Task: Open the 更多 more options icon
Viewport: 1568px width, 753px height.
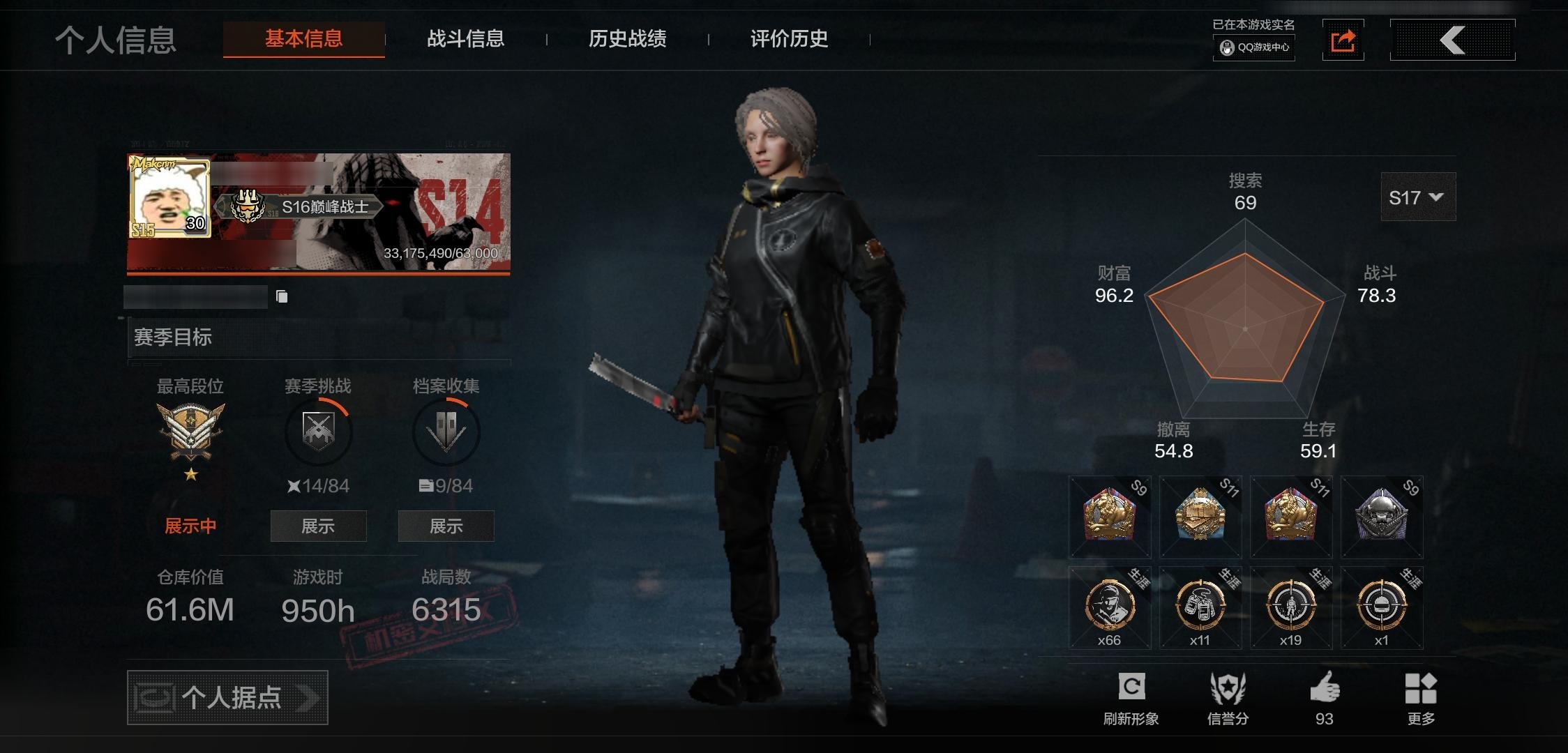Action: pyautogui.click(x=1422, y=690)
